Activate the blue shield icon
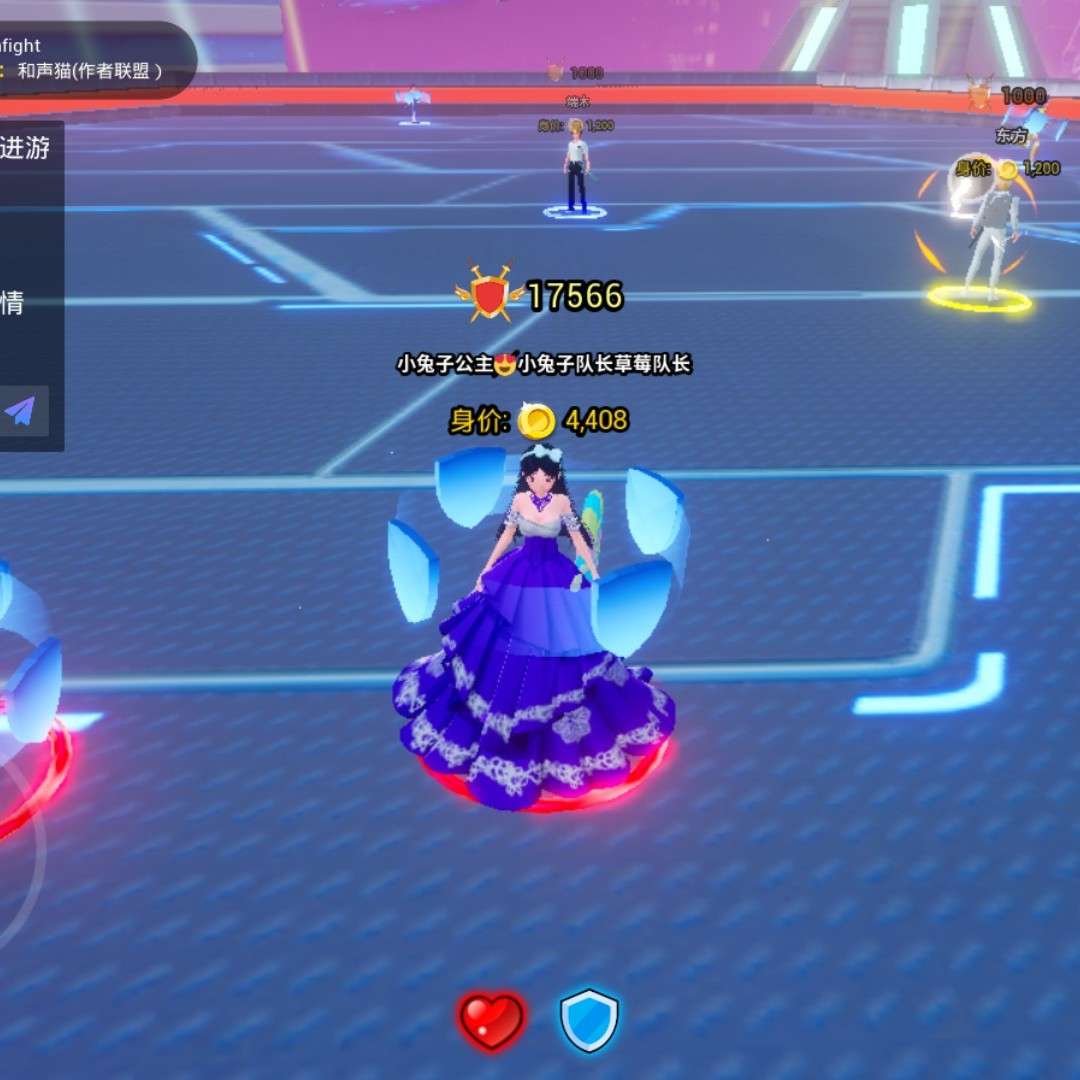1080x1080 pixels. [x=589, y=1021]
